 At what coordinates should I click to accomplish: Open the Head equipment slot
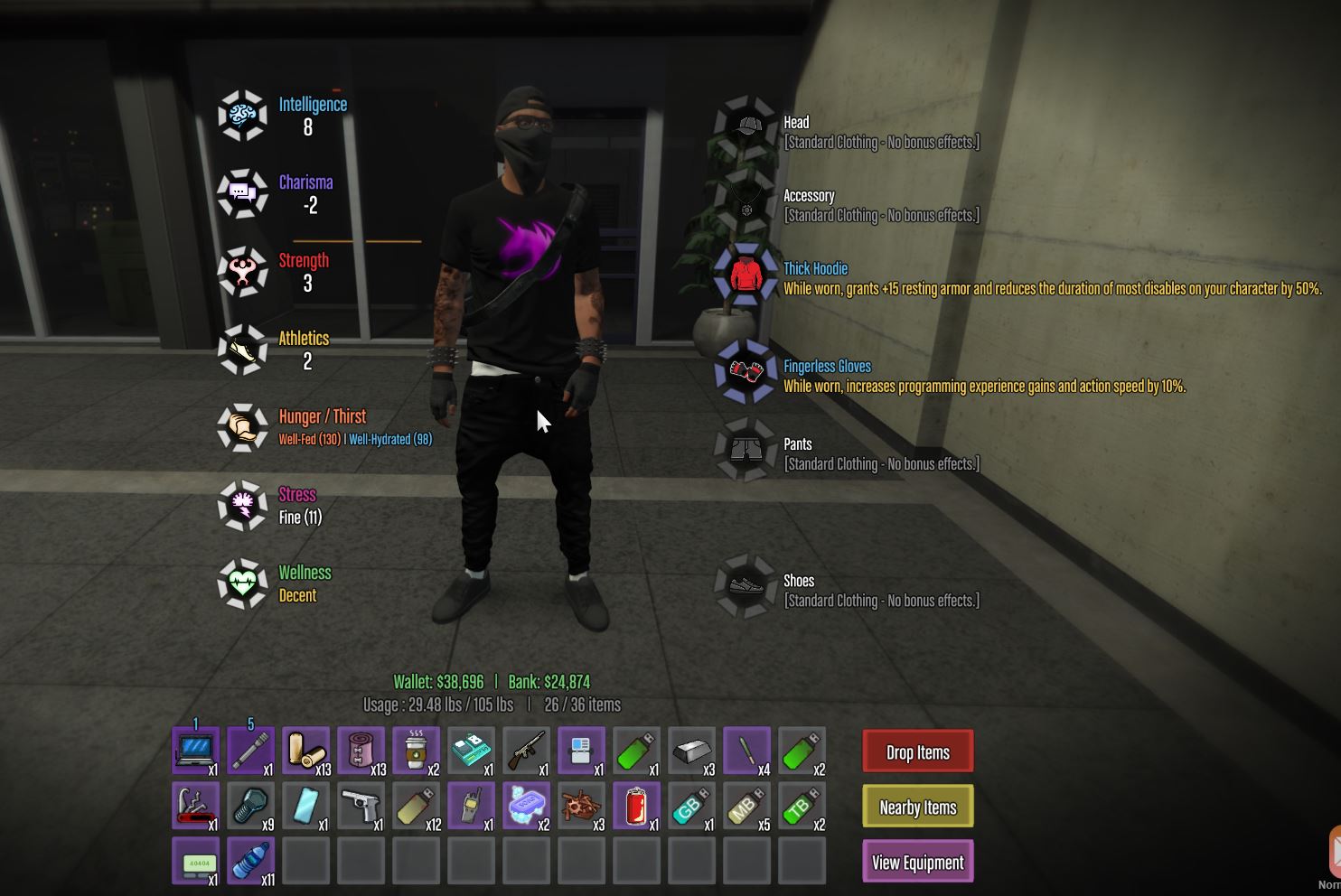pyautogui.click(x=745, y=126)
